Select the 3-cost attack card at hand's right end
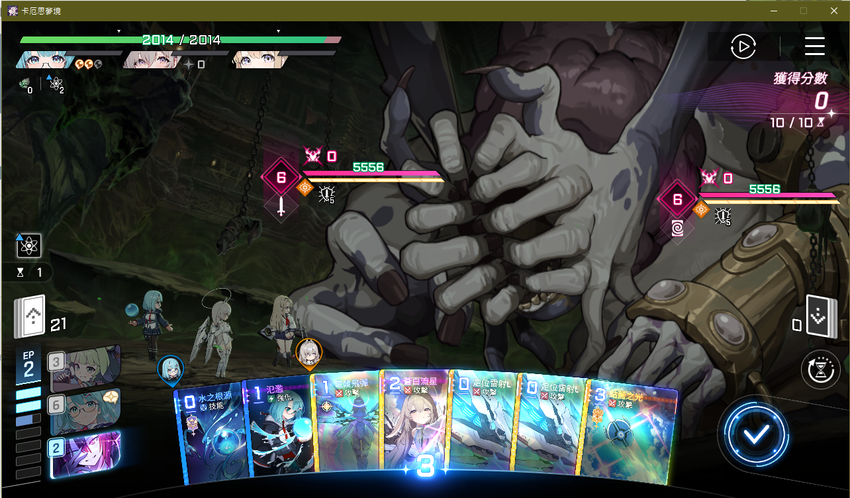The width and height of the screenshot is (850, 498). pyautogui.click(x=631, y=430)
